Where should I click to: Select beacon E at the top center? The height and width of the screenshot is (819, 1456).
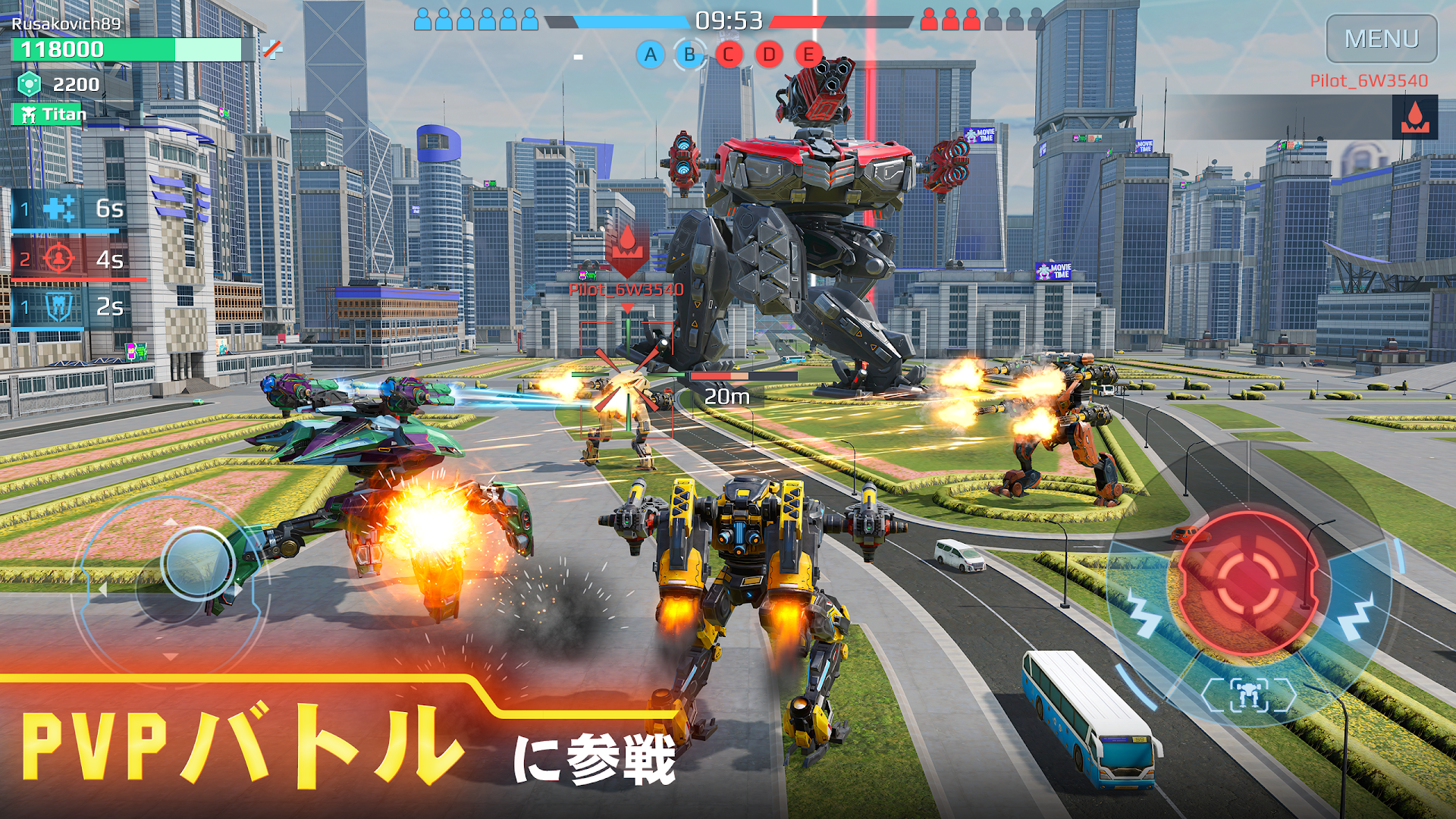[808, 55]
